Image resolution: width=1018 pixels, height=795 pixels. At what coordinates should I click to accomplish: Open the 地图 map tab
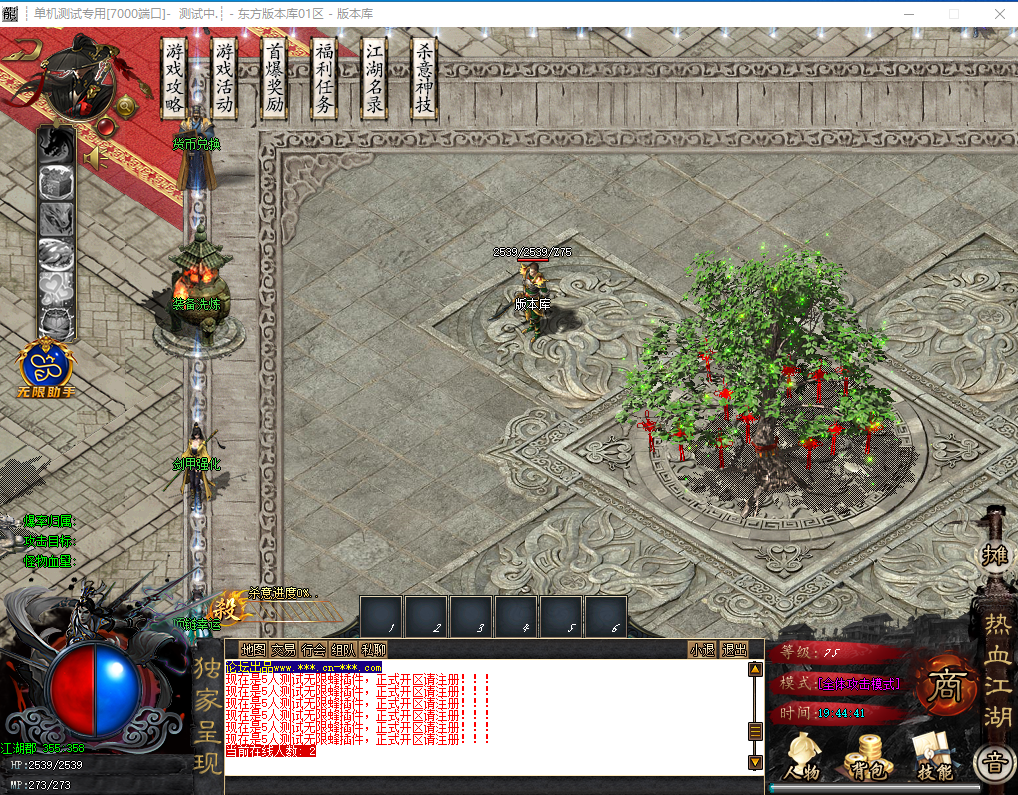tap(254, 650)
